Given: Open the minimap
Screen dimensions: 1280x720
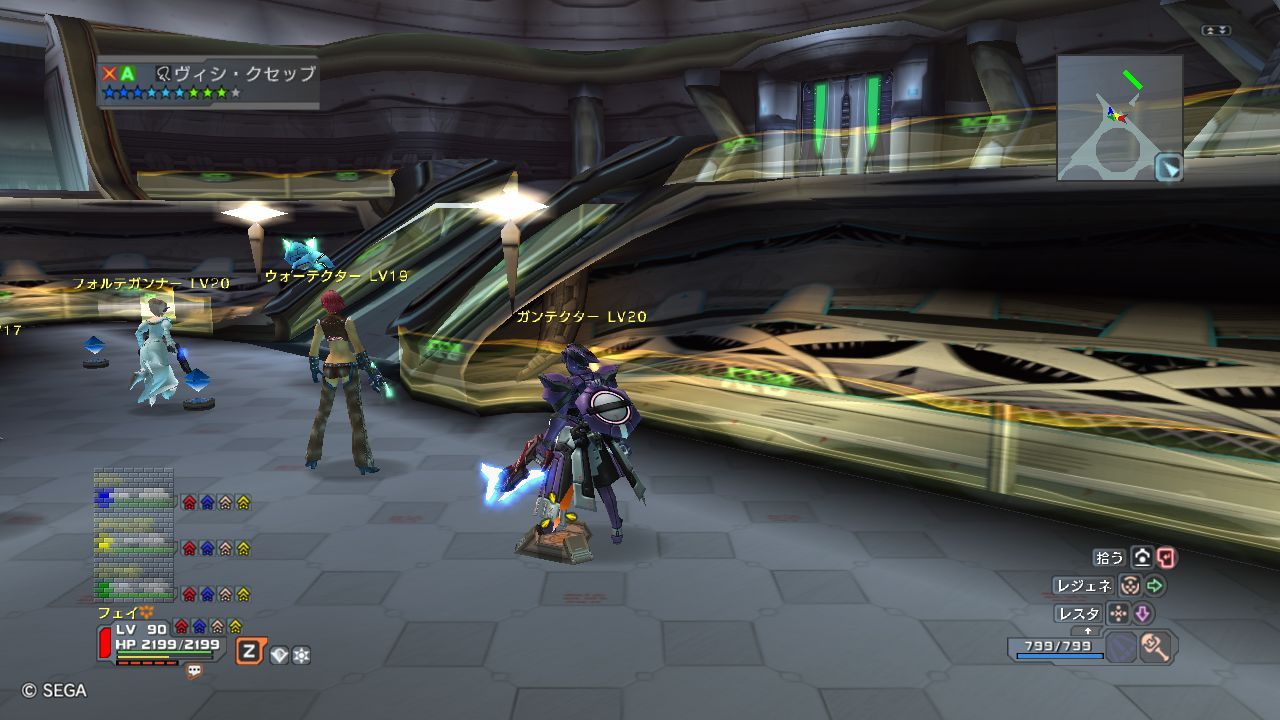Looking at the screenshot, I should 1119,117.
